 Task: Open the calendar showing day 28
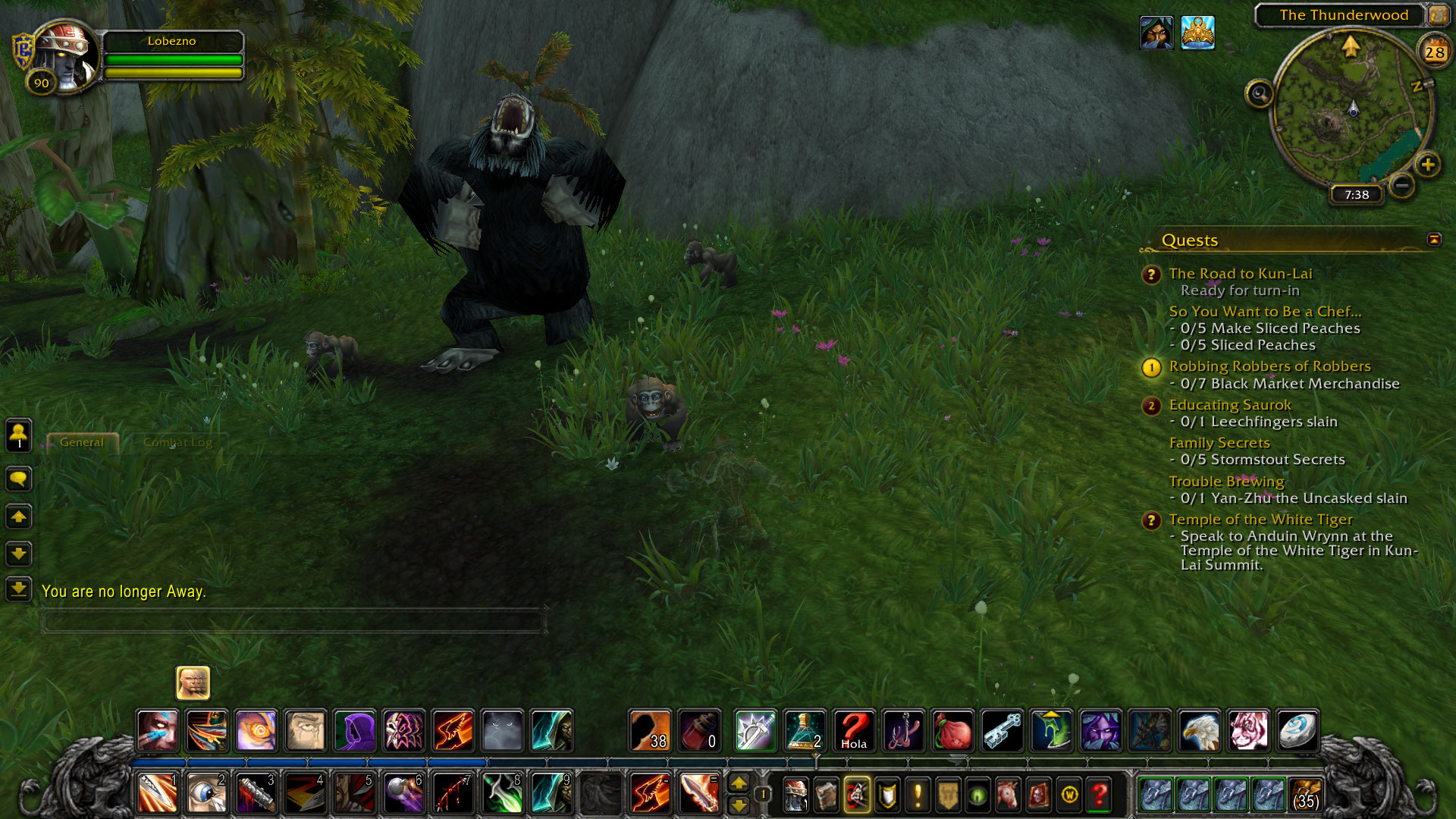pos(1434,52)
